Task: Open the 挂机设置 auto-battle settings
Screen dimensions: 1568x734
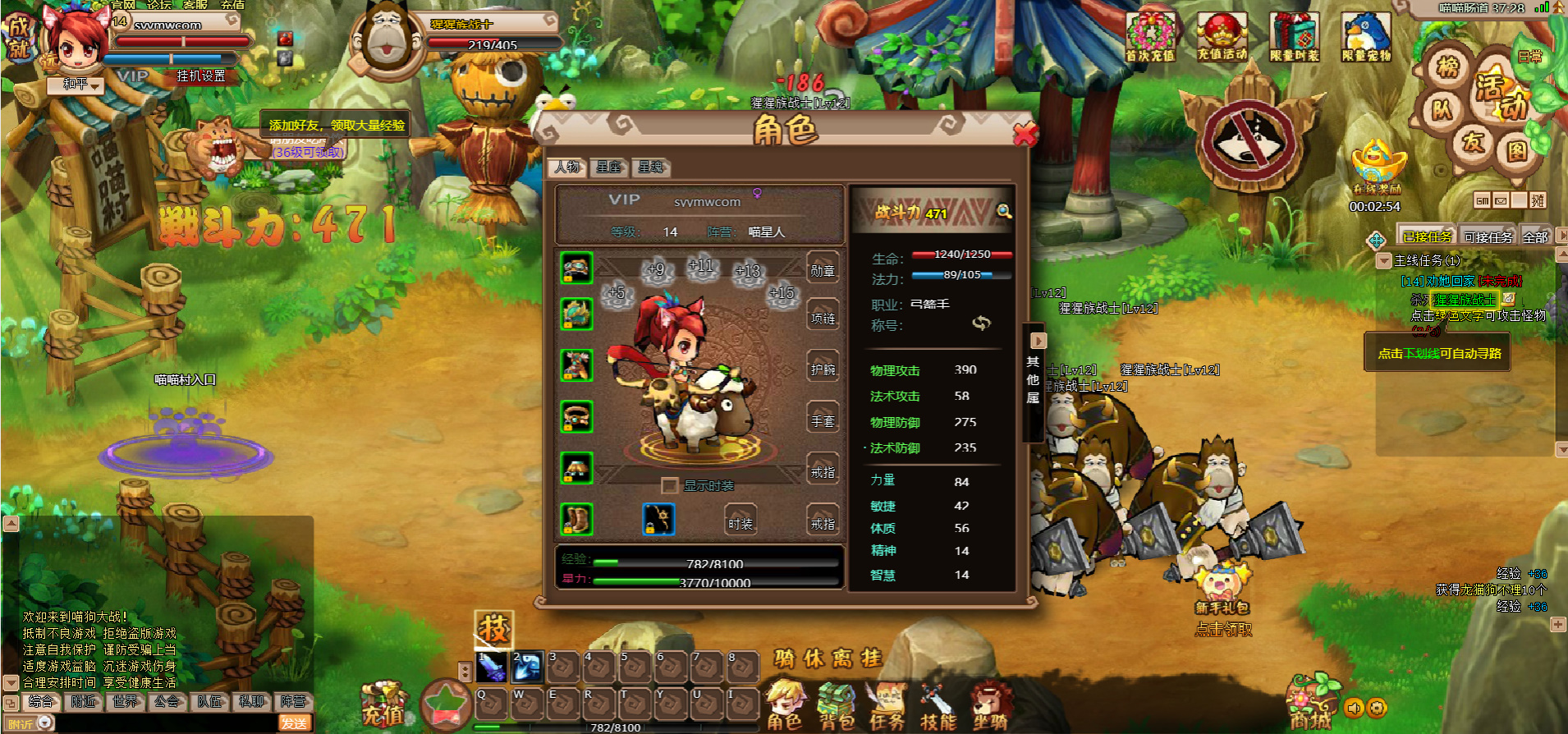Action: (x=200, y=76)
